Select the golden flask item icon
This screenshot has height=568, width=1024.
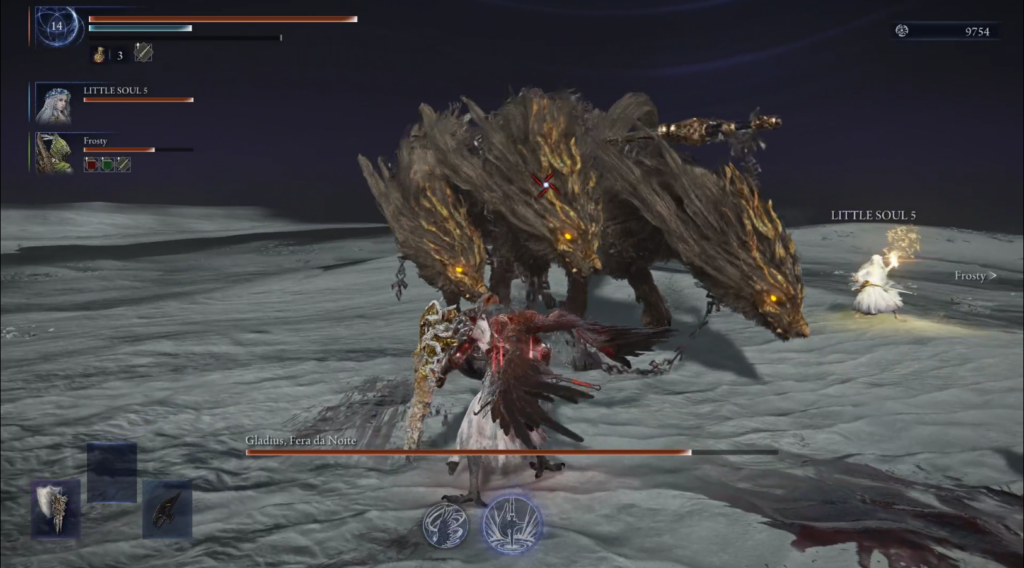coord(100,54)
